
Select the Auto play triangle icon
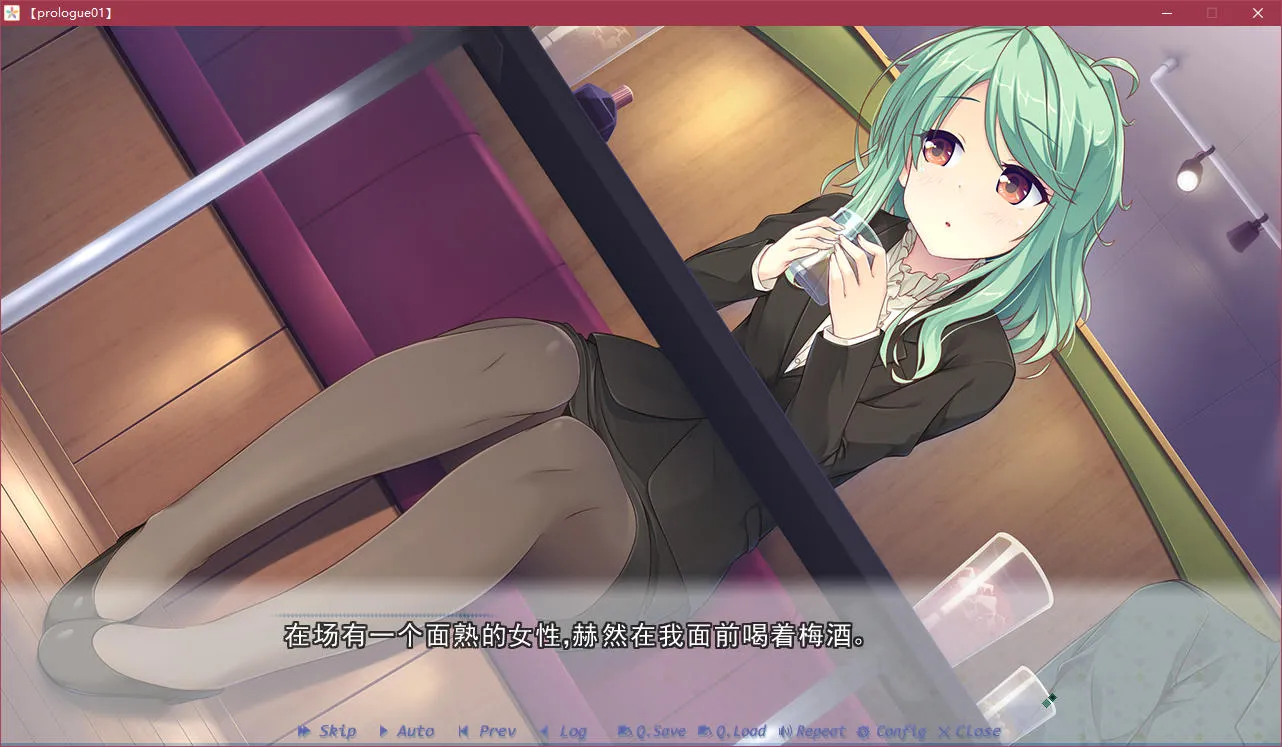tap(384, 731)
